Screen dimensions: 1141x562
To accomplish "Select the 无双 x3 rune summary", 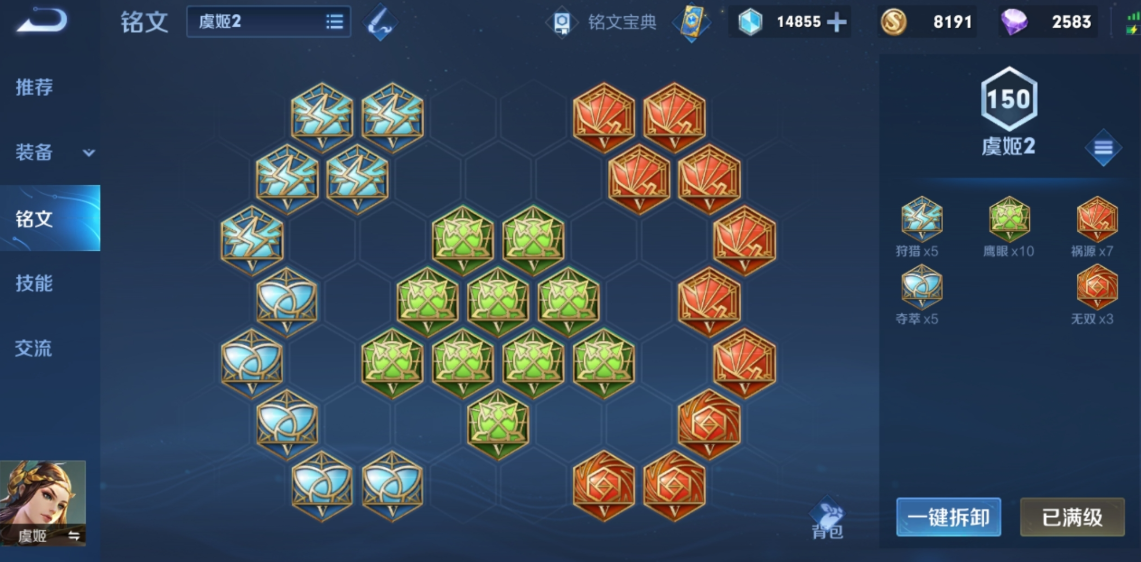I will click(1096, 294).
